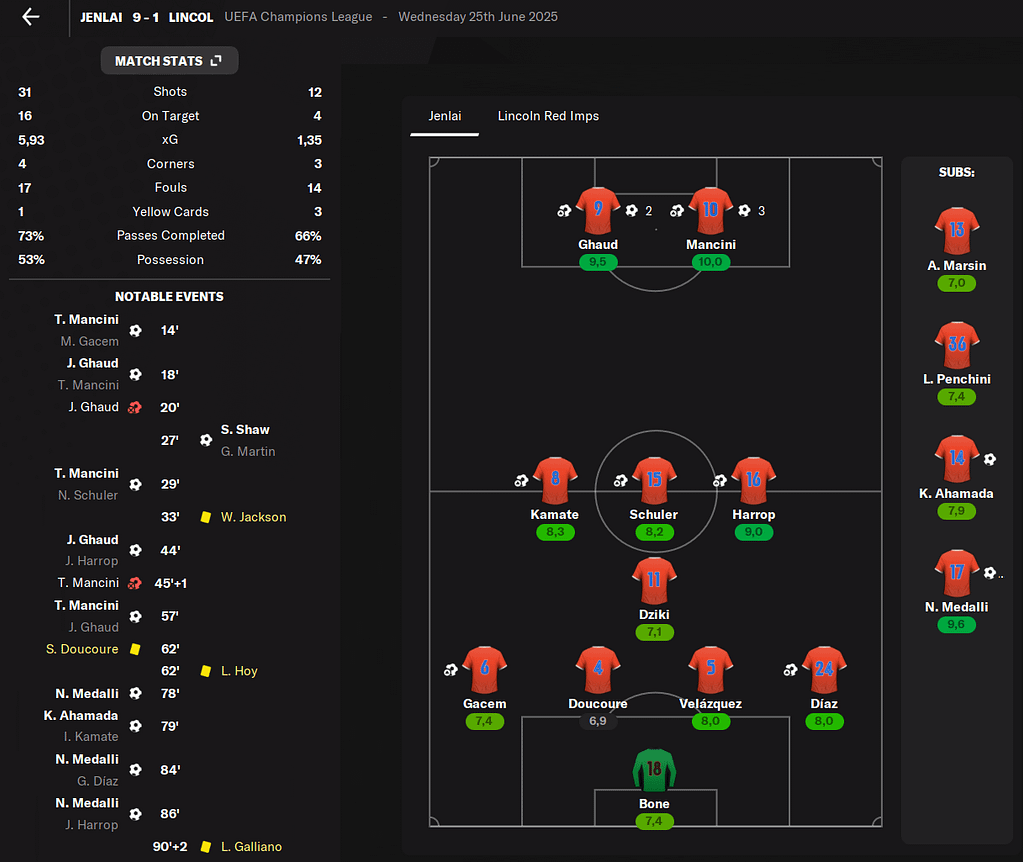Select substitute N. Medalli's shirt
Image resolution: width=1023 pixels, height=862 pixels.
(x=956, y=573)
